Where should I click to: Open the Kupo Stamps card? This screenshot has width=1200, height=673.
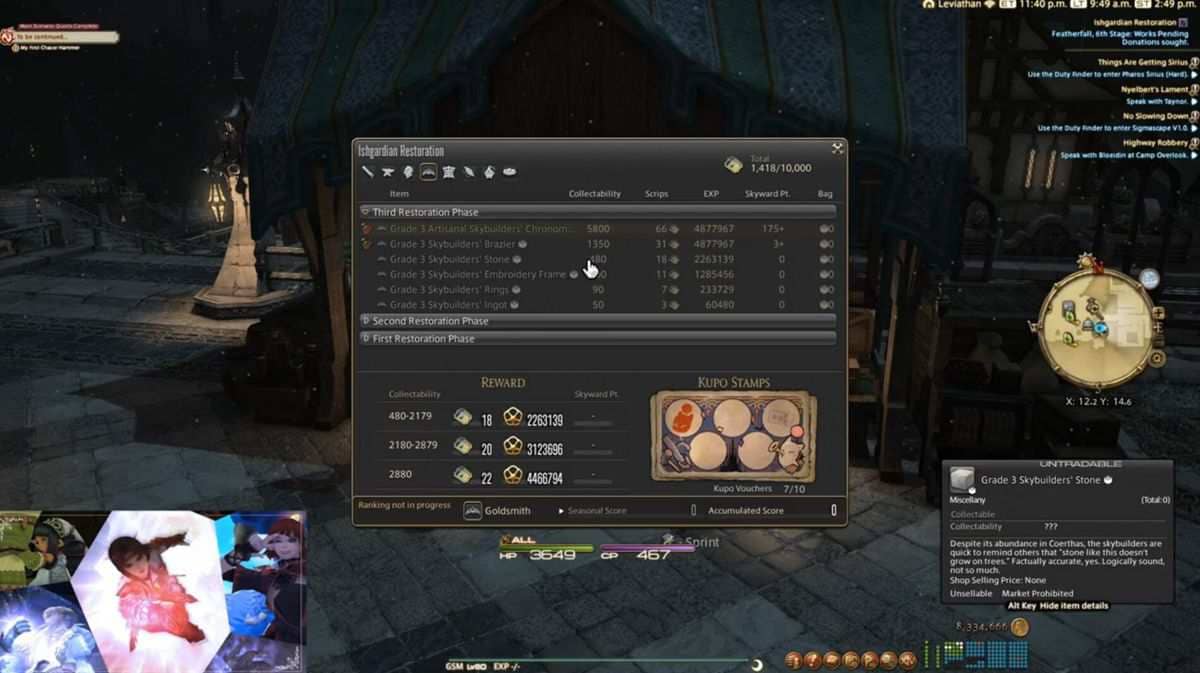click(733, 435)
